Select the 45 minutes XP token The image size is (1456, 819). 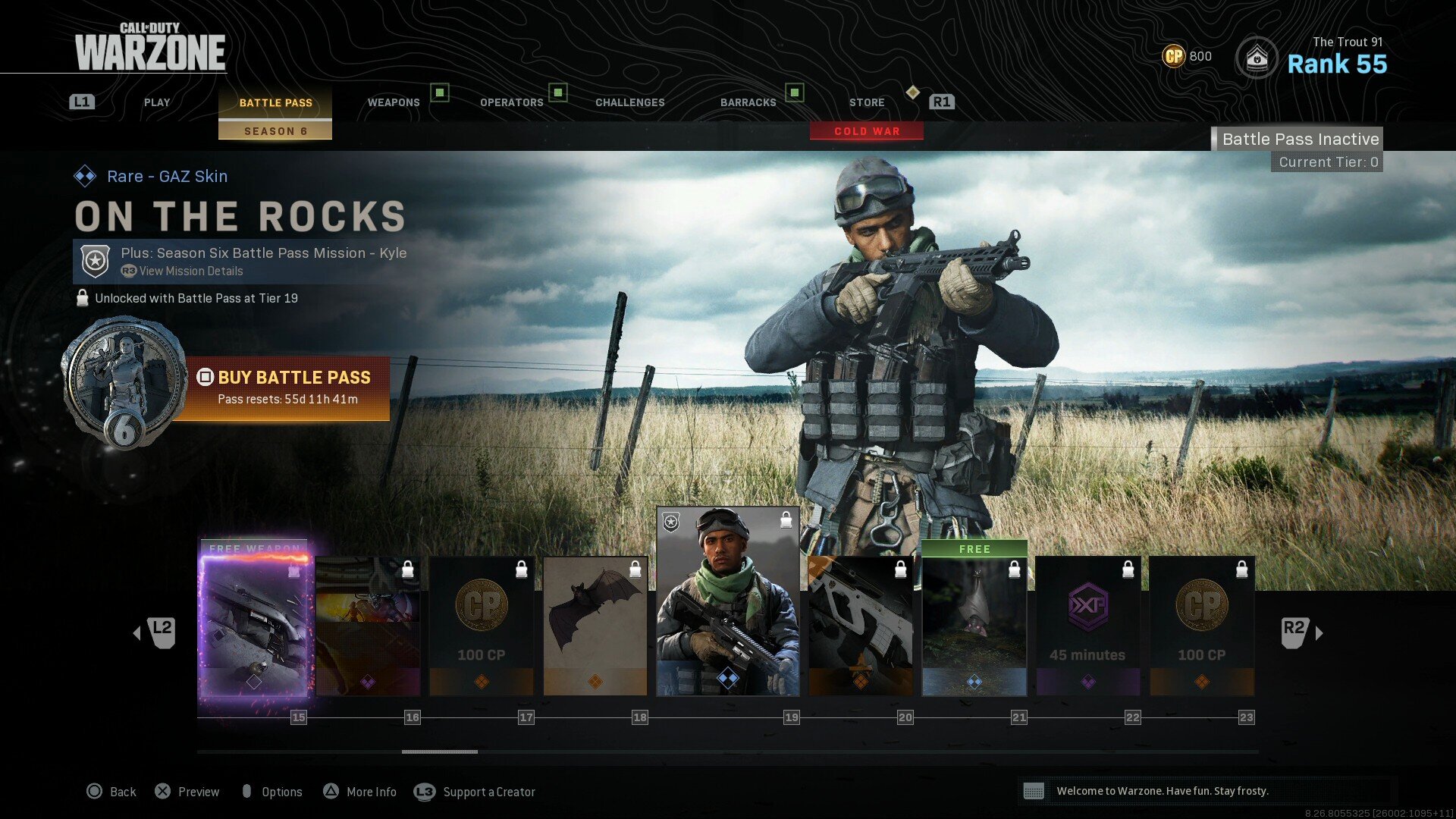pos(1088,626)
